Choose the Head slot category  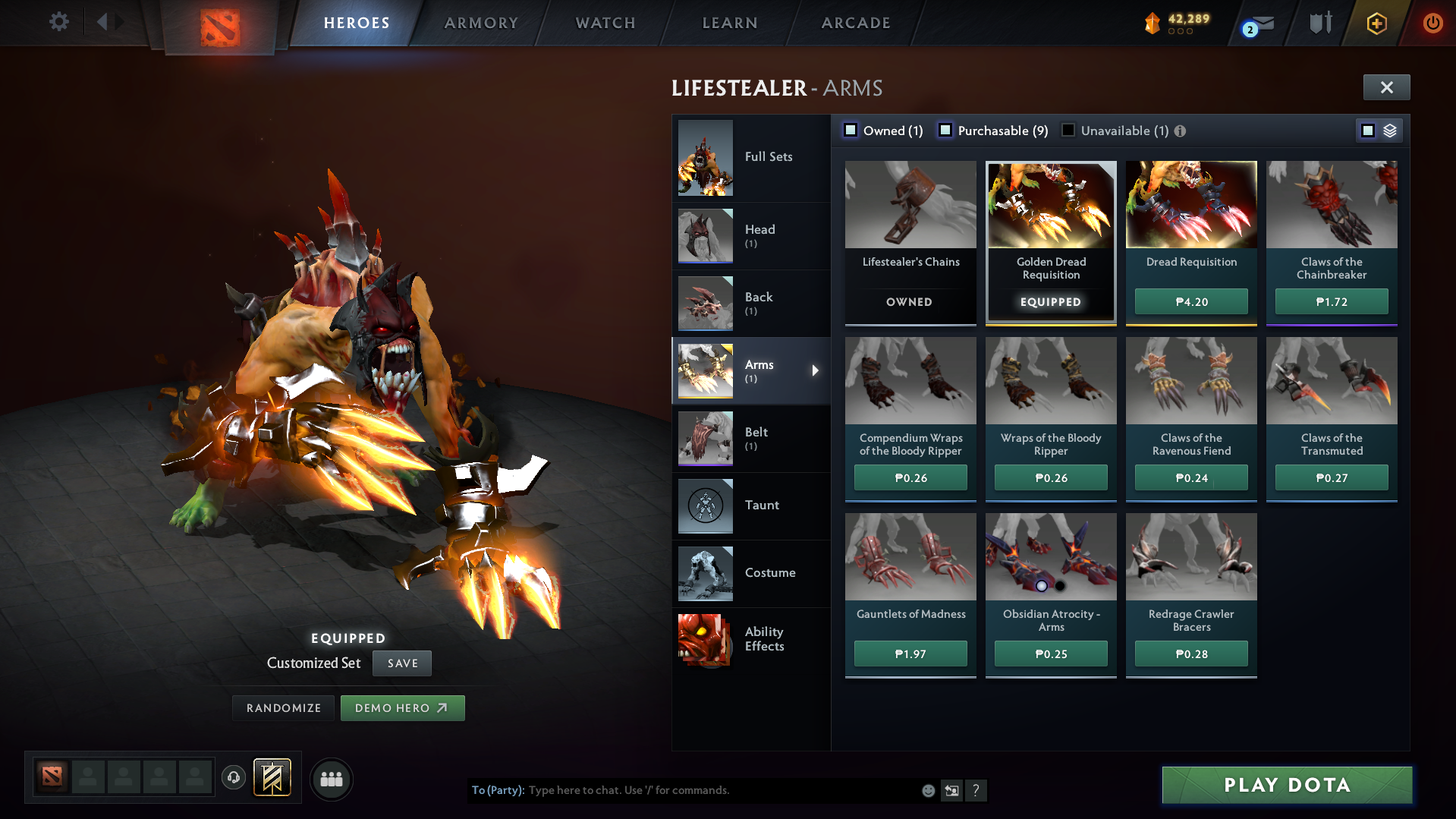pyautogui.click(x=751, y=235)
